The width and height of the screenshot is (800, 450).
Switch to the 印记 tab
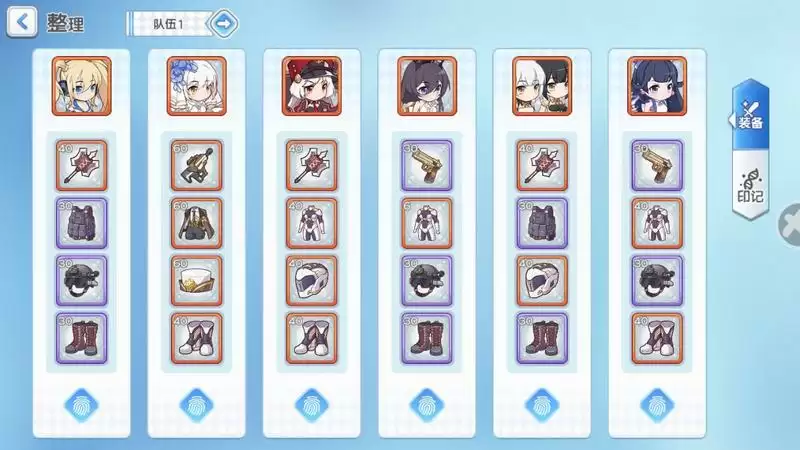(x=750, y=185)
